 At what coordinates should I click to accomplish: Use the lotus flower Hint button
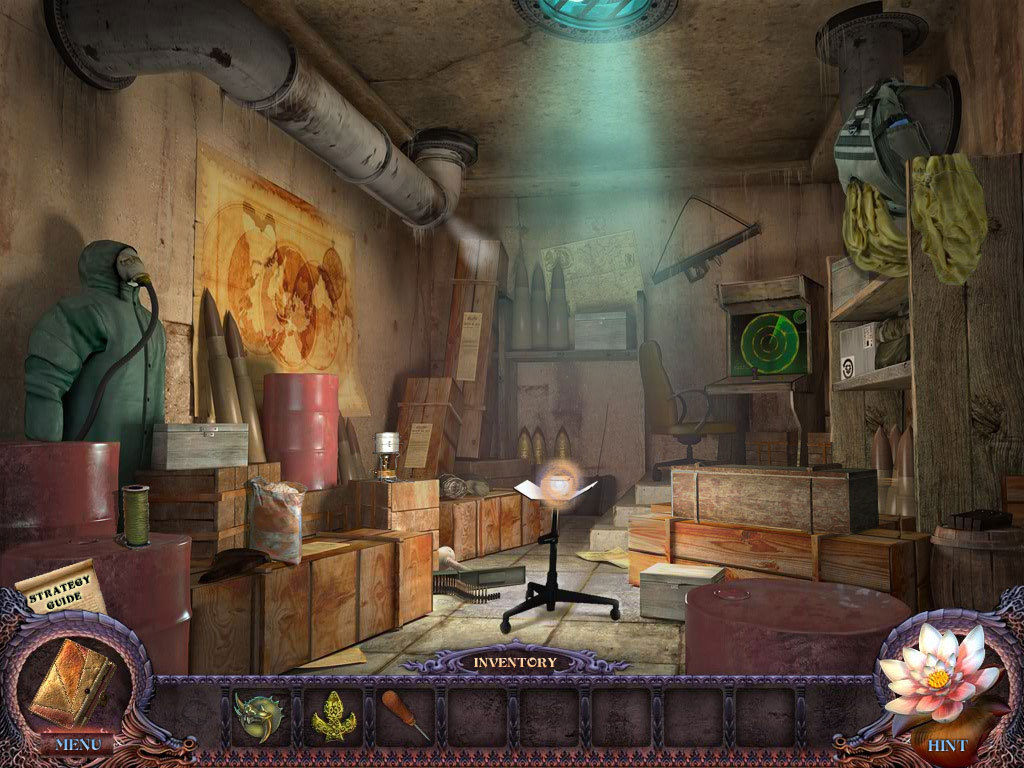click(942, 680)
